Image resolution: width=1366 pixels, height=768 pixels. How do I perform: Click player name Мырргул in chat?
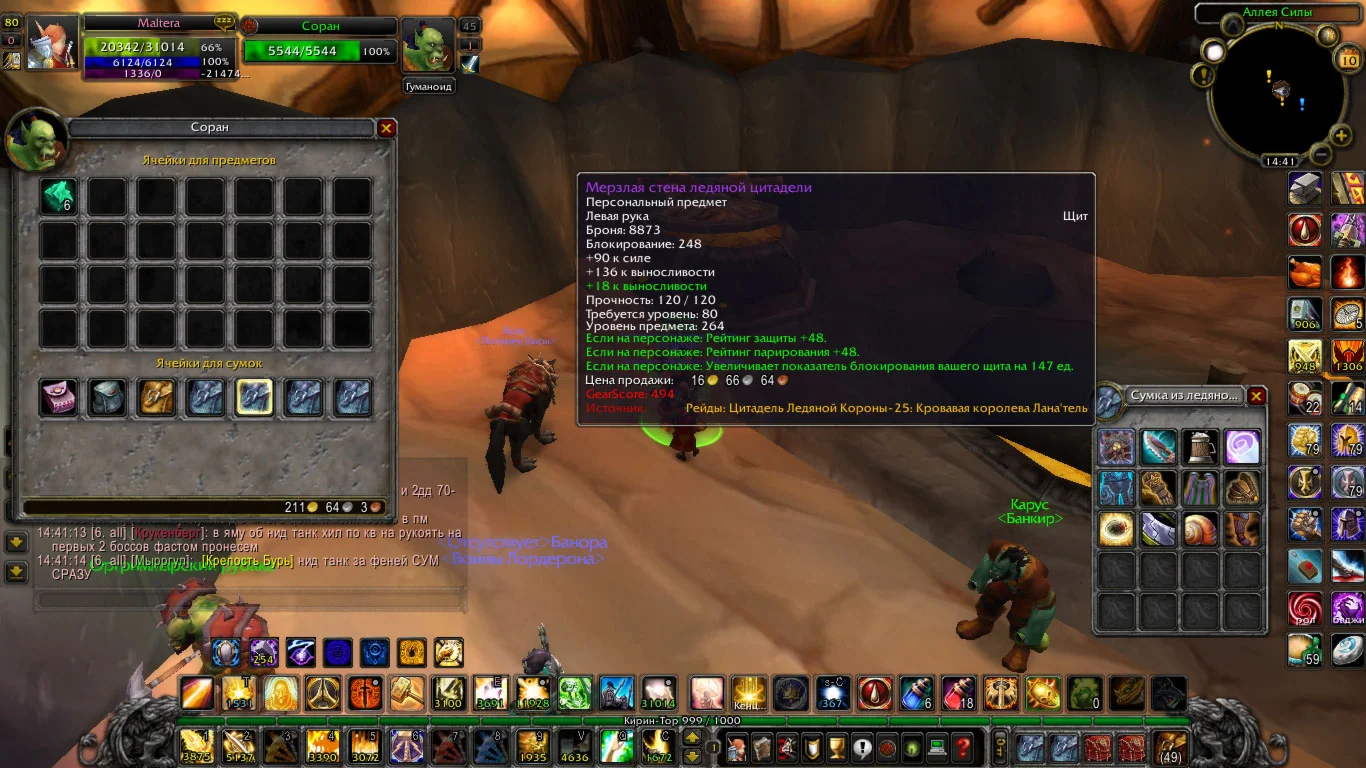pos(158,561)
